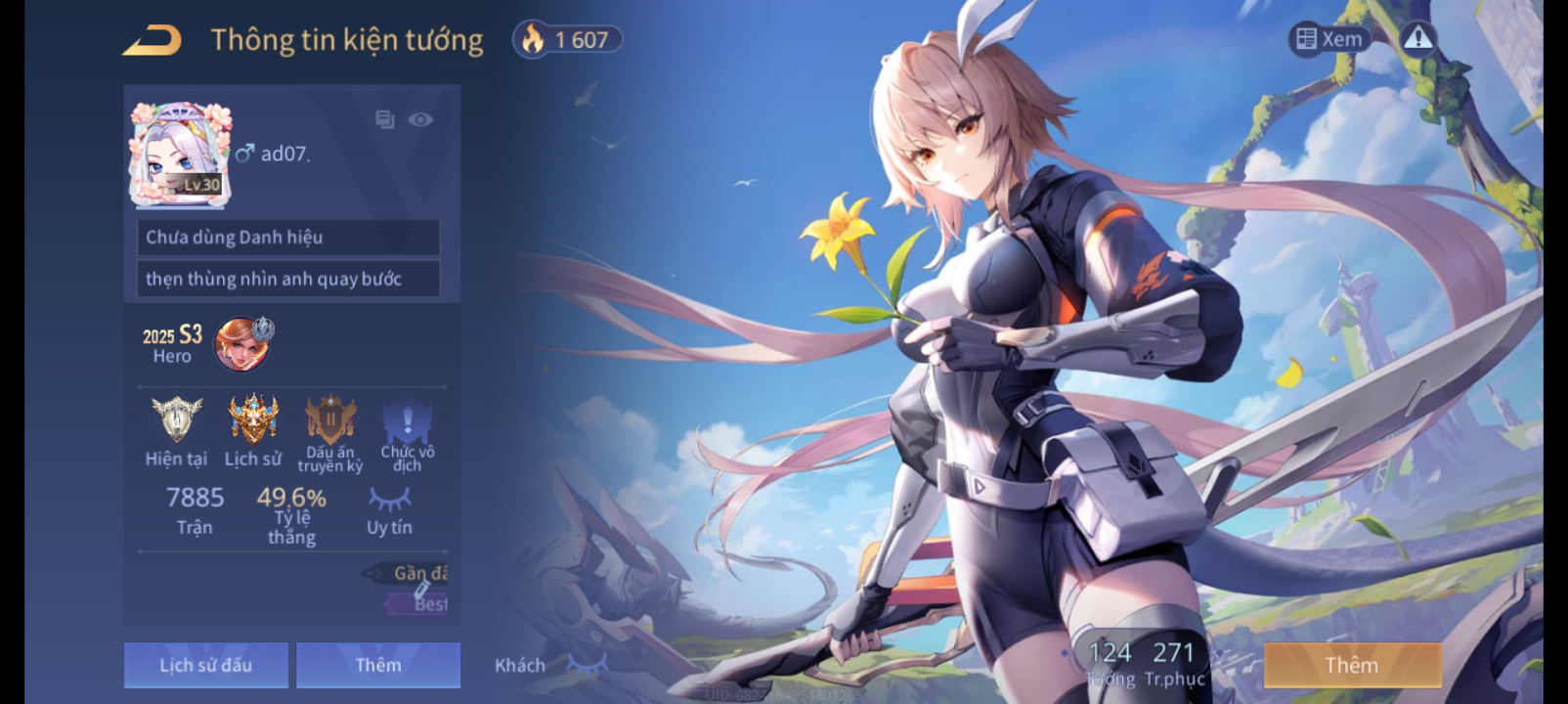Open the Lịch sử đấu match history
Viewport: 1568px width, 704px height.
click(206, 665)
